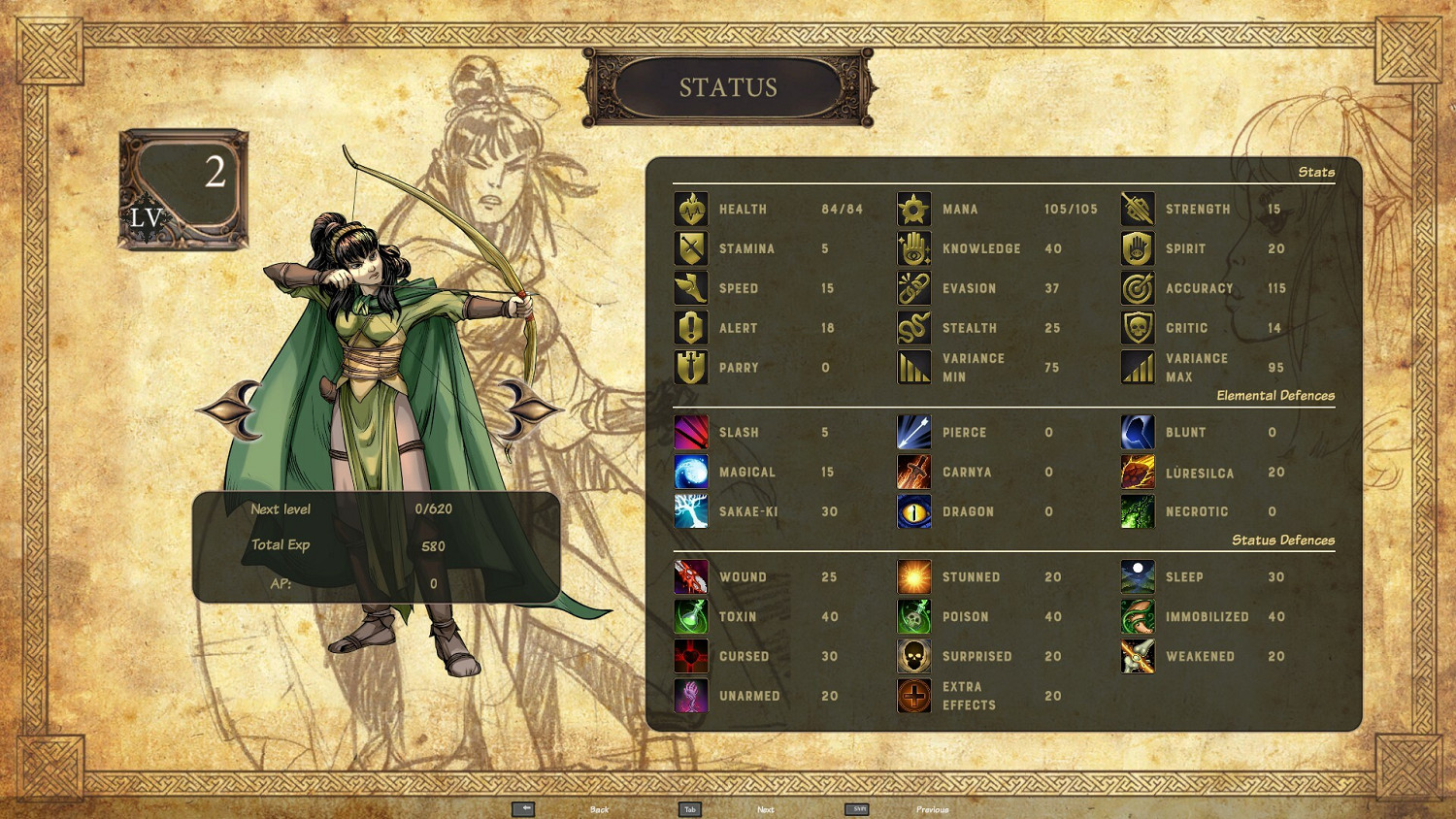Select the Knowledge hand icon
Image resolution: width=1456 pixels, height=819 pixels.
point(913,248)
